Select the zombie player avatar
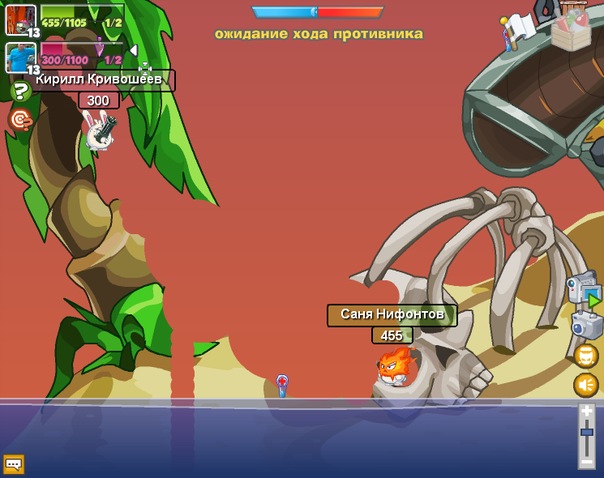Viewport: 604px width, 478px height. (x=21, y=19)
